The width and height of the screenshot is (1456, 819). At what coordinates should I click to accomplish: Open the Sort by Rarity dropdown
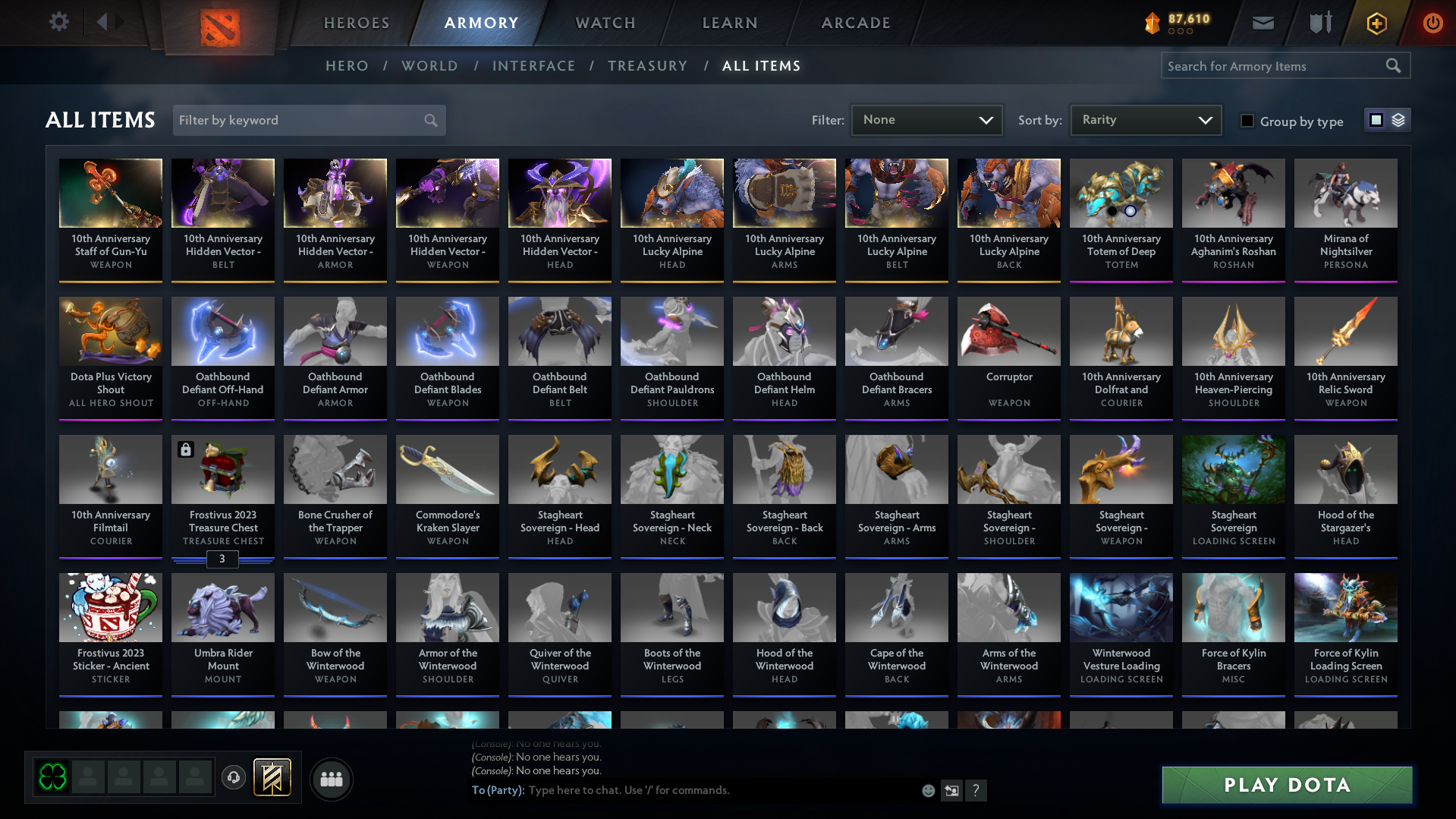click(x=1144, y=119)
